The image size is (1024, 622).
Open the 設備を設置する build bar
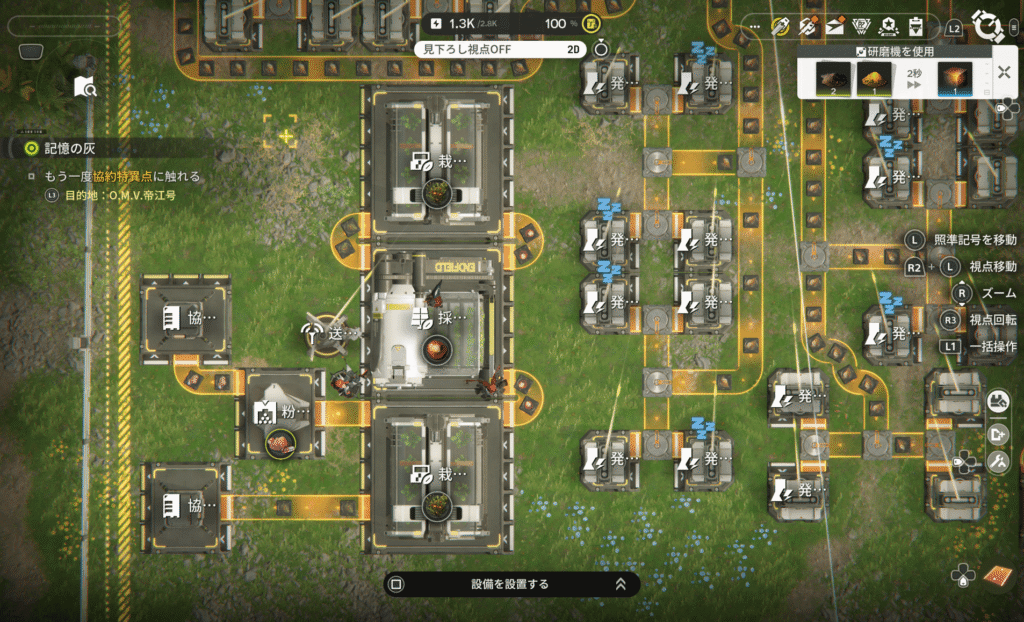click(x=511, y=584)
